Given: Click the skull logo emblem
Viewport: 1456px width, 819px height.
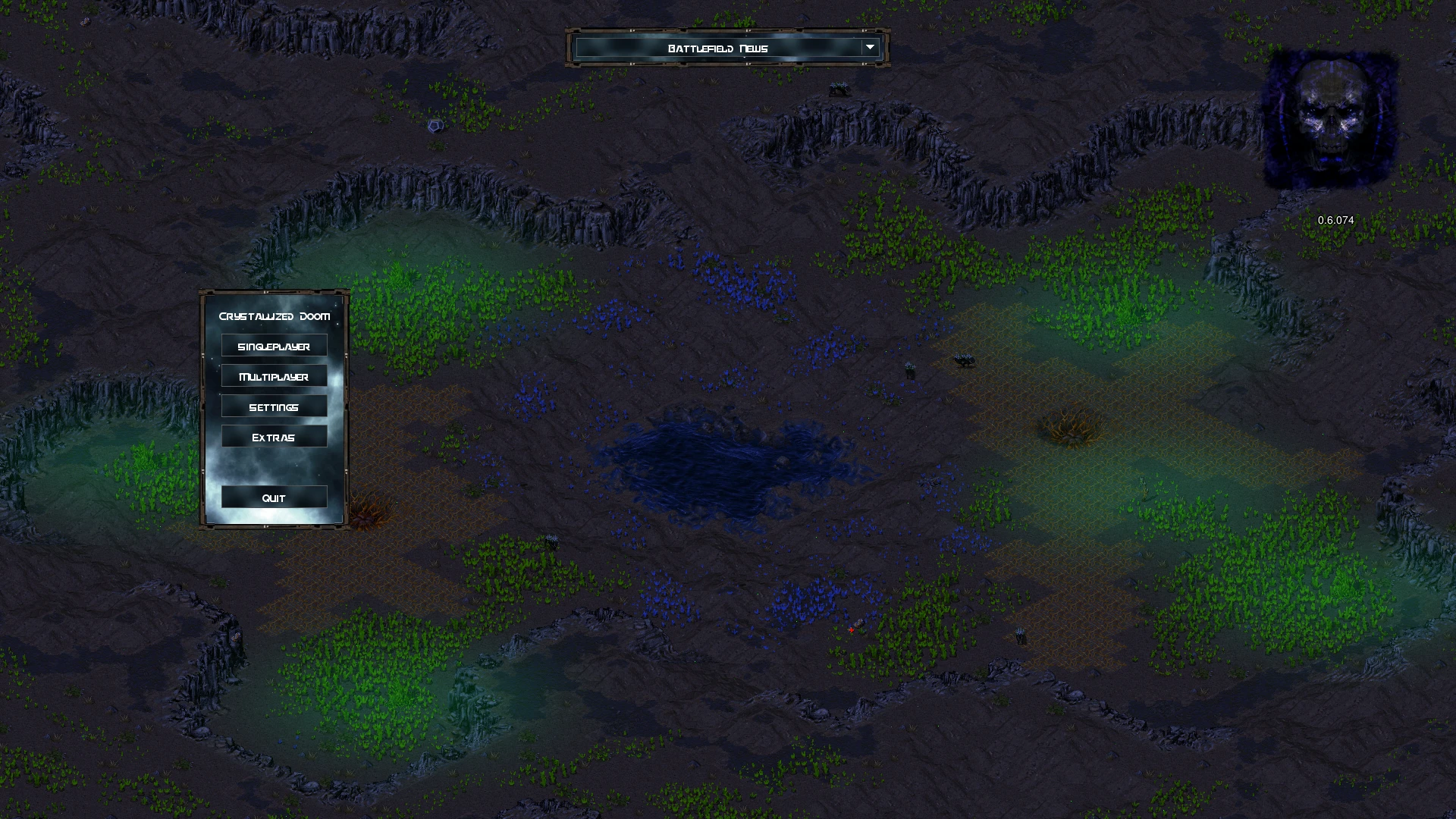Looking at the screenshot, I should [x=1331, y=120].
